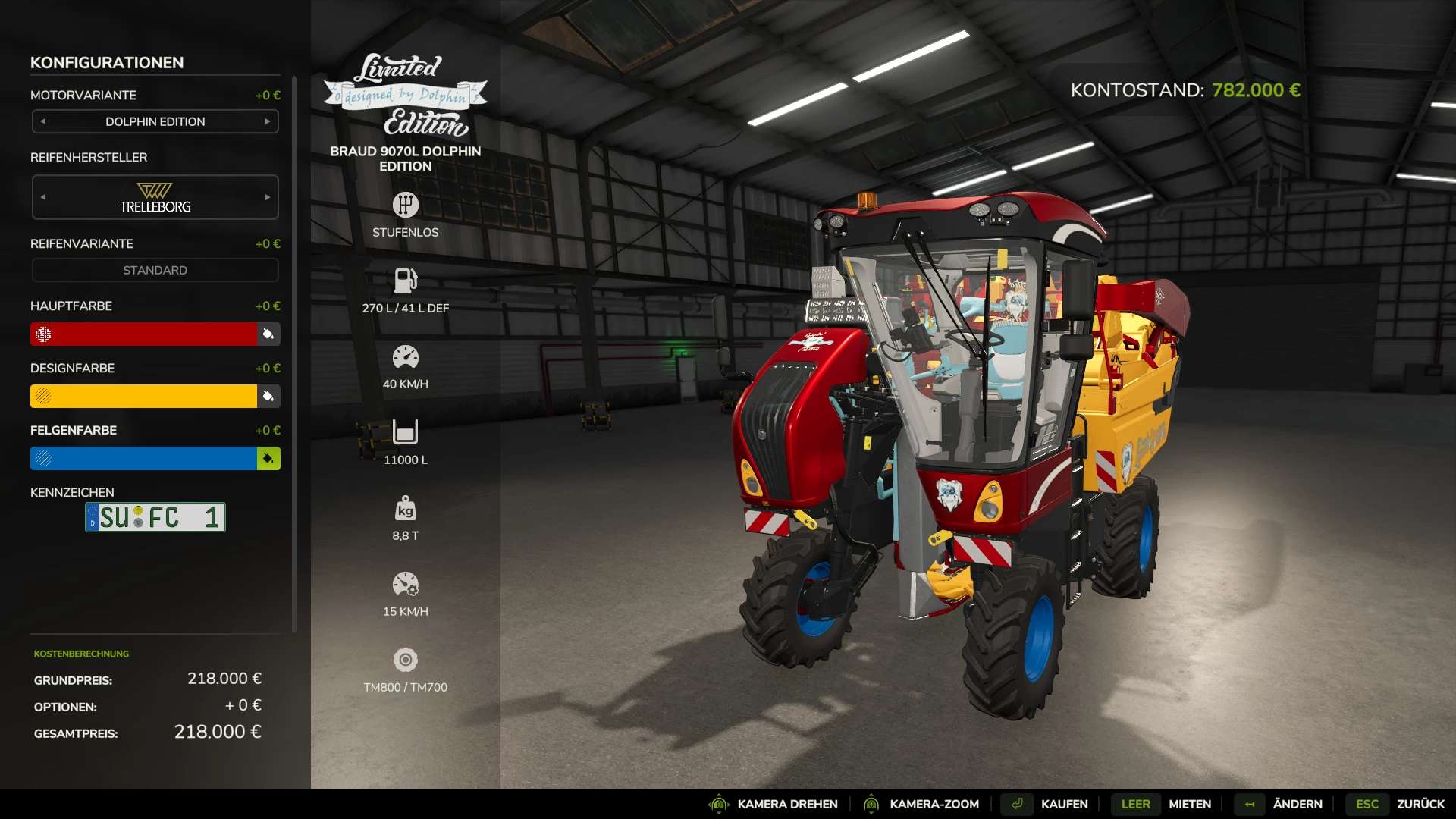Edit the SU FC 1 license plate
The width and height of the screenshot is (1456, 819).
pos(155,517)
